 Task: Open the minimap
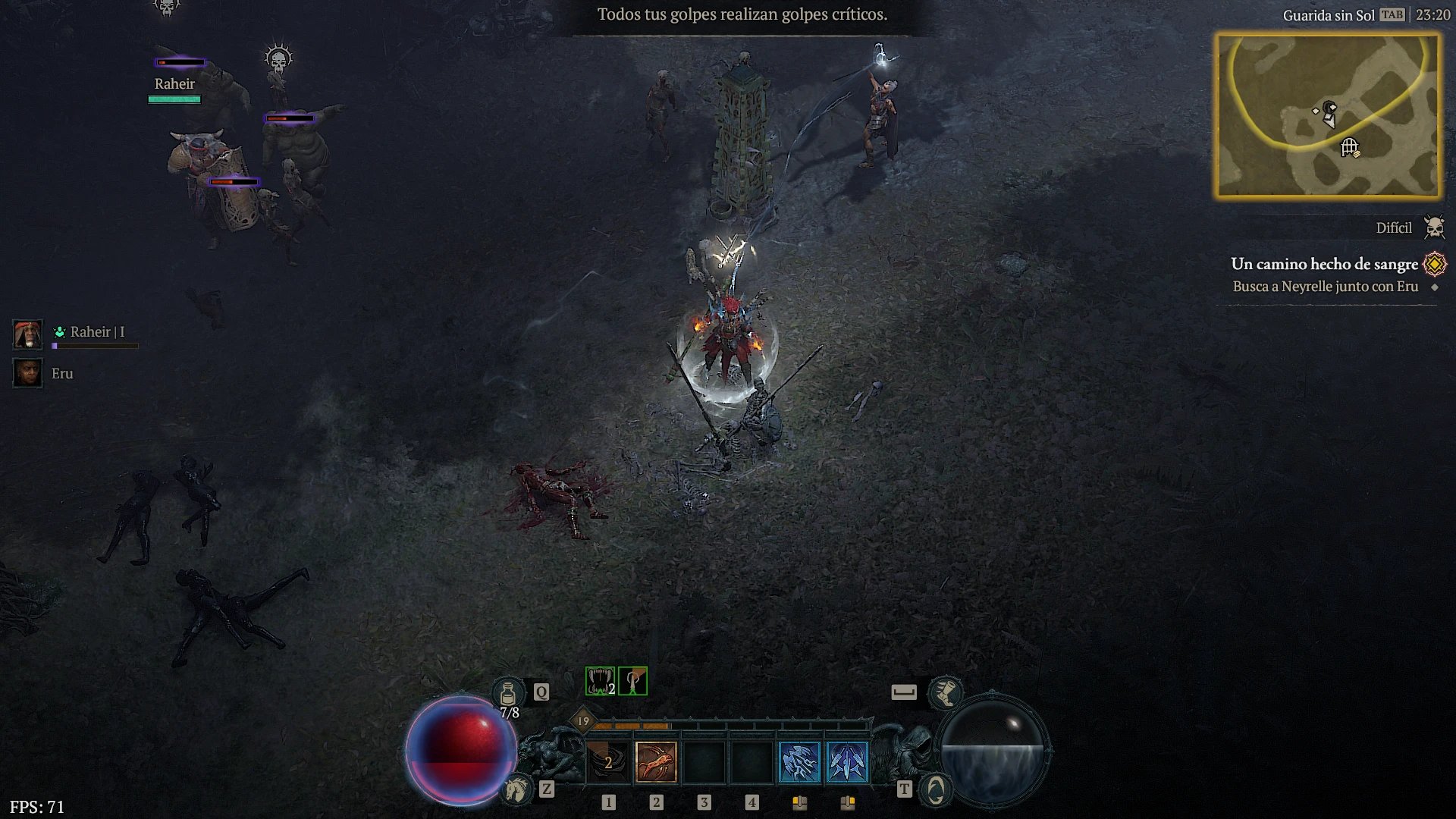(x=1328, y=115)
